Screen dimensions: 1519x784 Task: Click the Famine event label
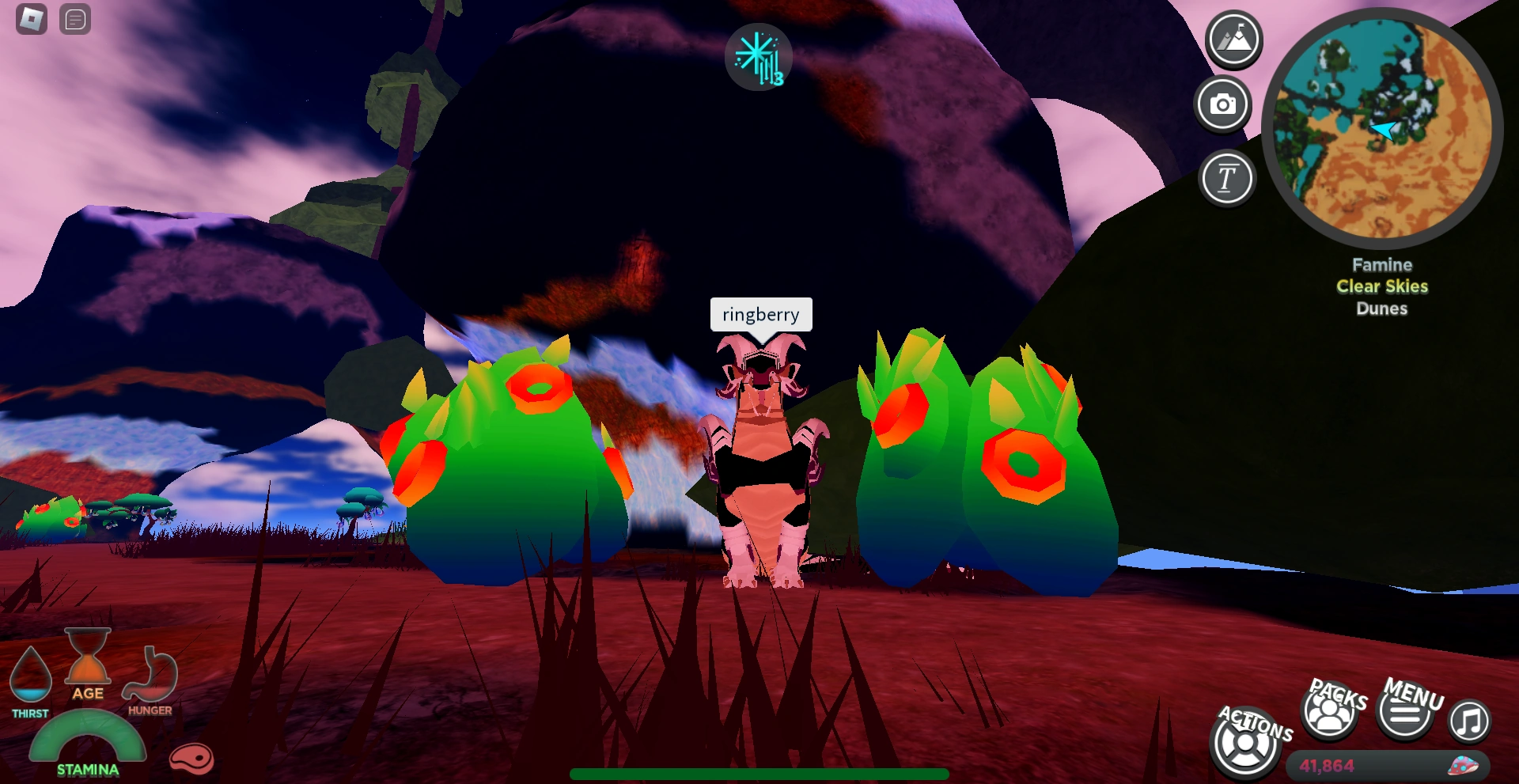(1381, 265)
